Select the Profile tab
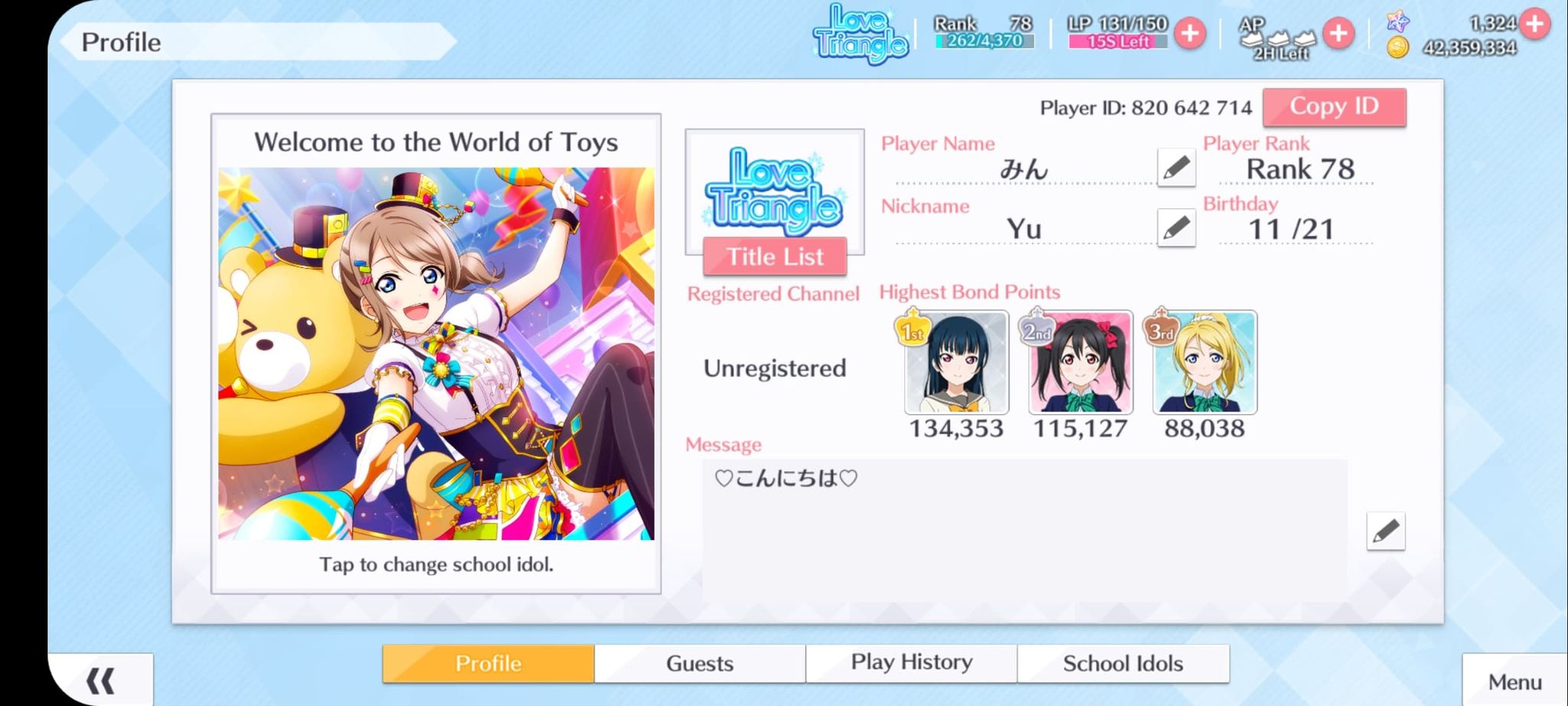Image resolution: width=1568 pixels, height=706 pixels. [488, 663]
